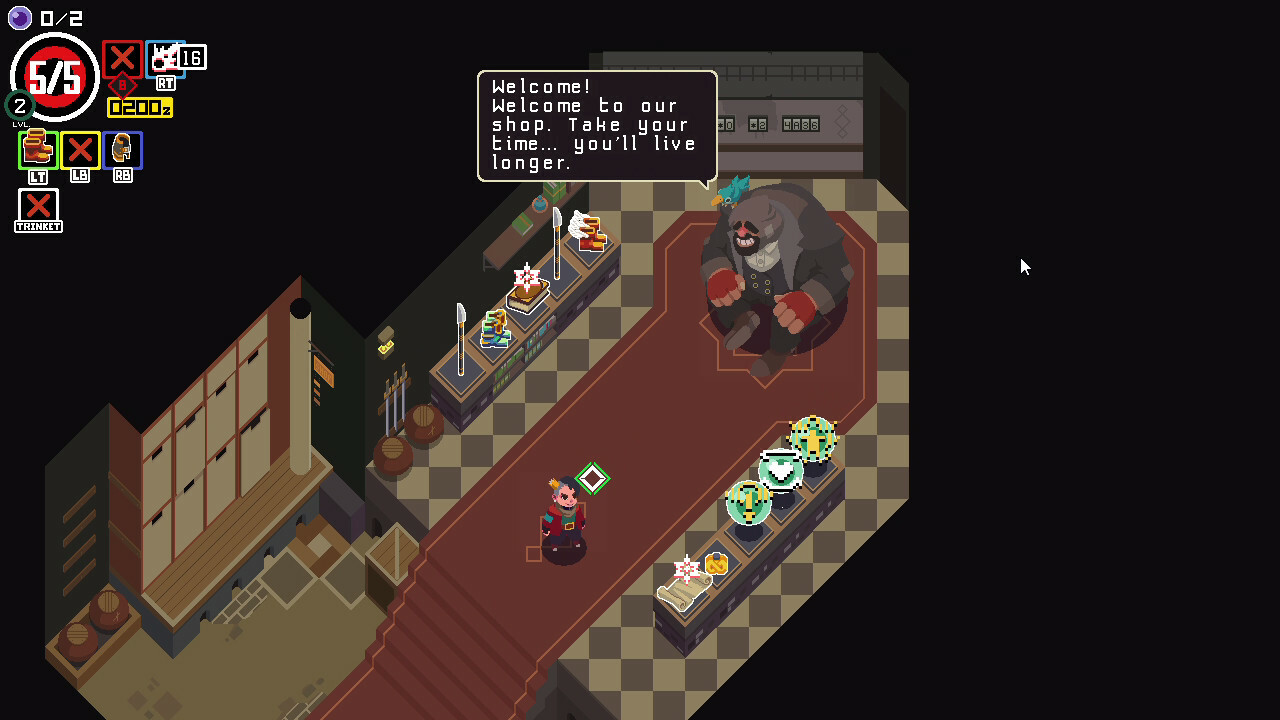Screen dimensions: 1280x720
Task: Click the purple soul orb counter
Action: tap(19, 18)
